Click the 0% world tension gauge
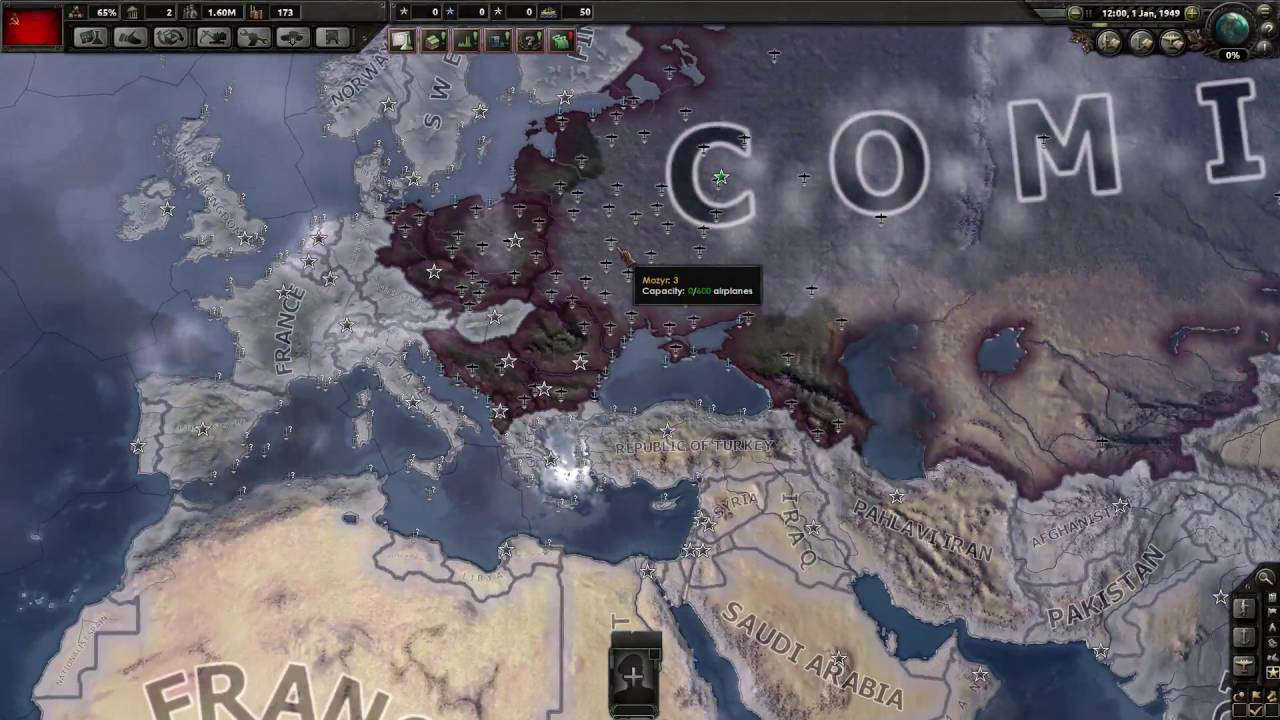 coord(1232,56)
